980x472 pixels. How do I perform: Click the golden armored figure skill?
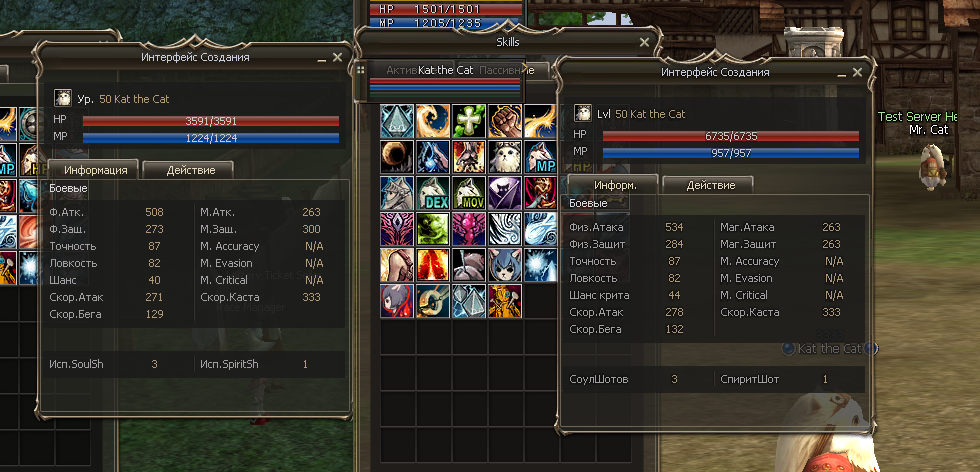click(504, 300)
